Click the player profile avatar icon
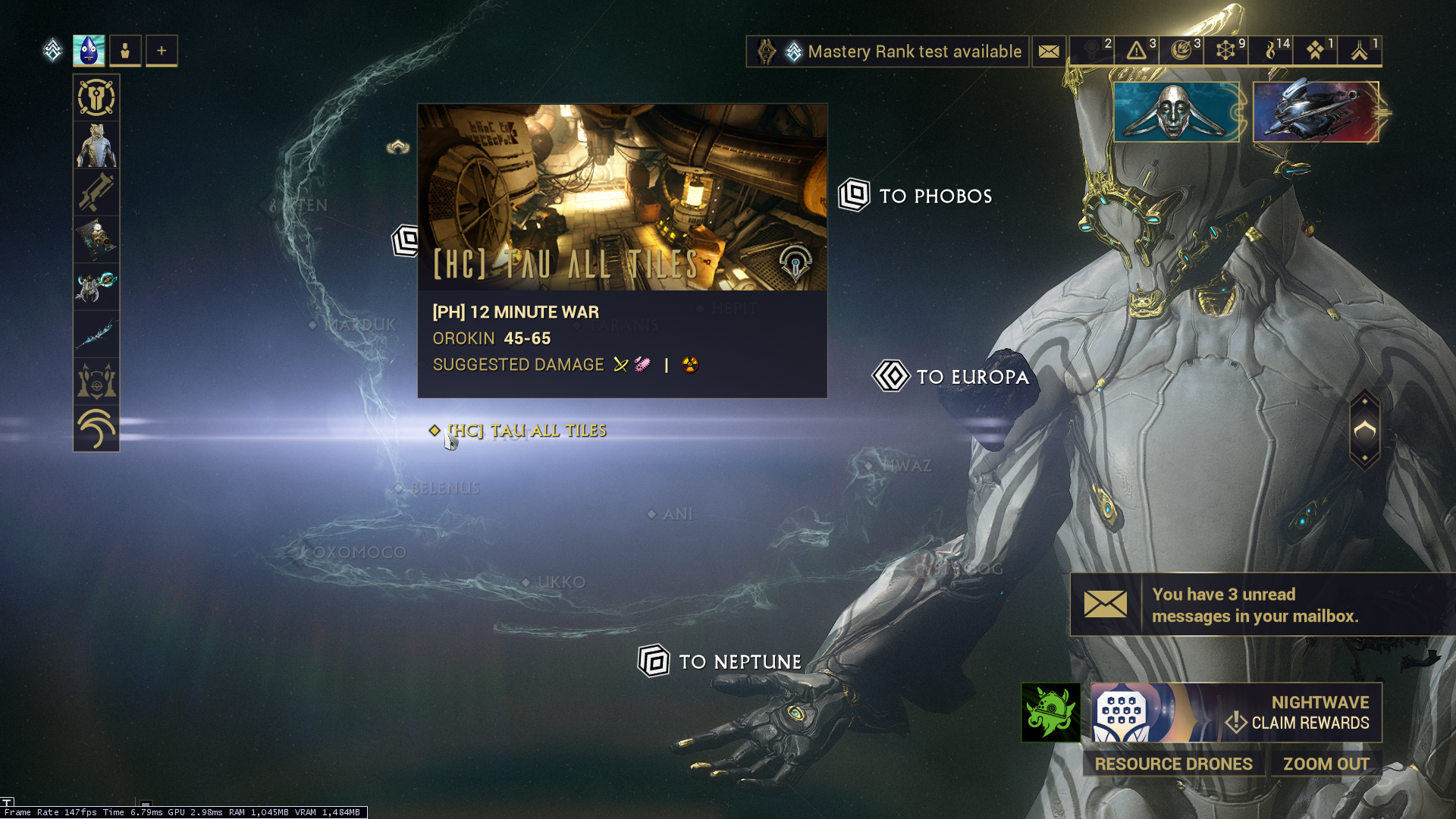This screenshot has width=1456, height=819. (x=89, y=51)
